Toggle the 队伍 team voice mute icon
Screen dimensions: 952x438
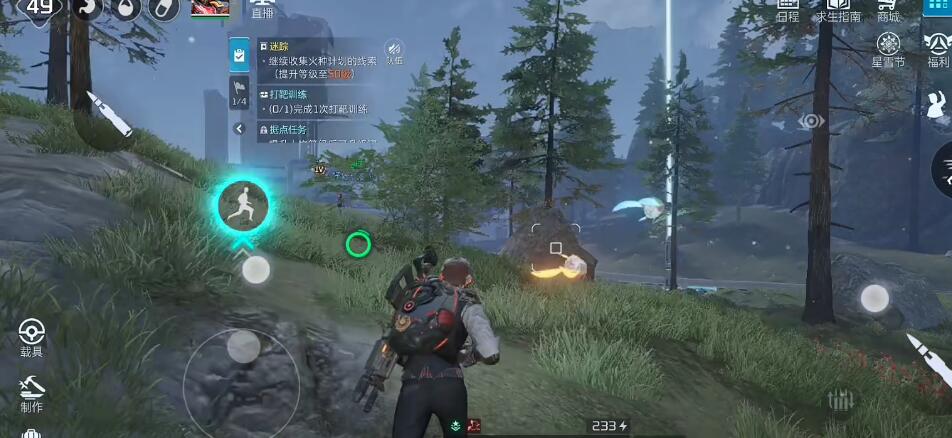click(394, 52)
